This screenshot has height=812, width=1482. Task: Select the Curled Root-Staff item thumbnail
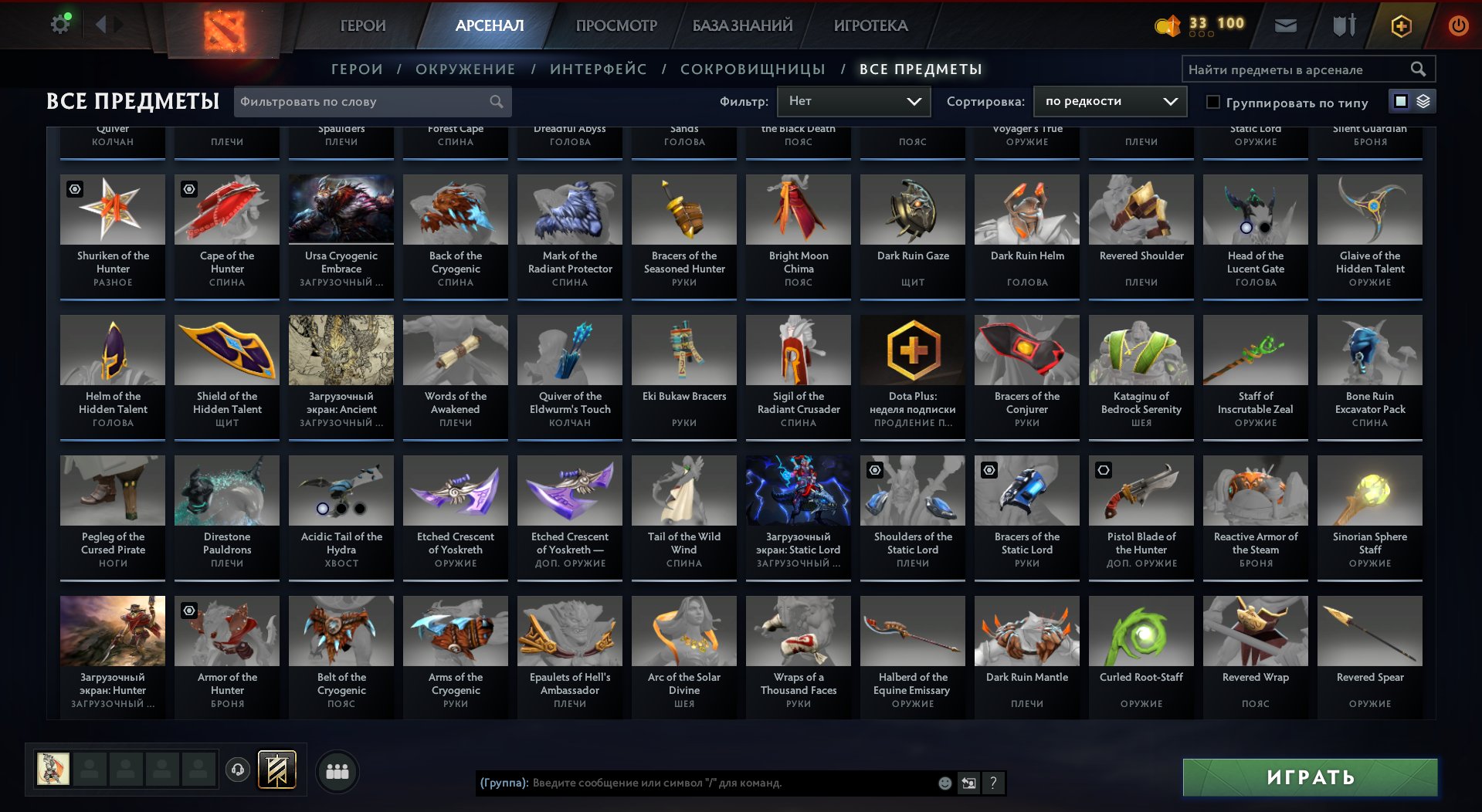pyautogui.click(x=1140, y=631)
